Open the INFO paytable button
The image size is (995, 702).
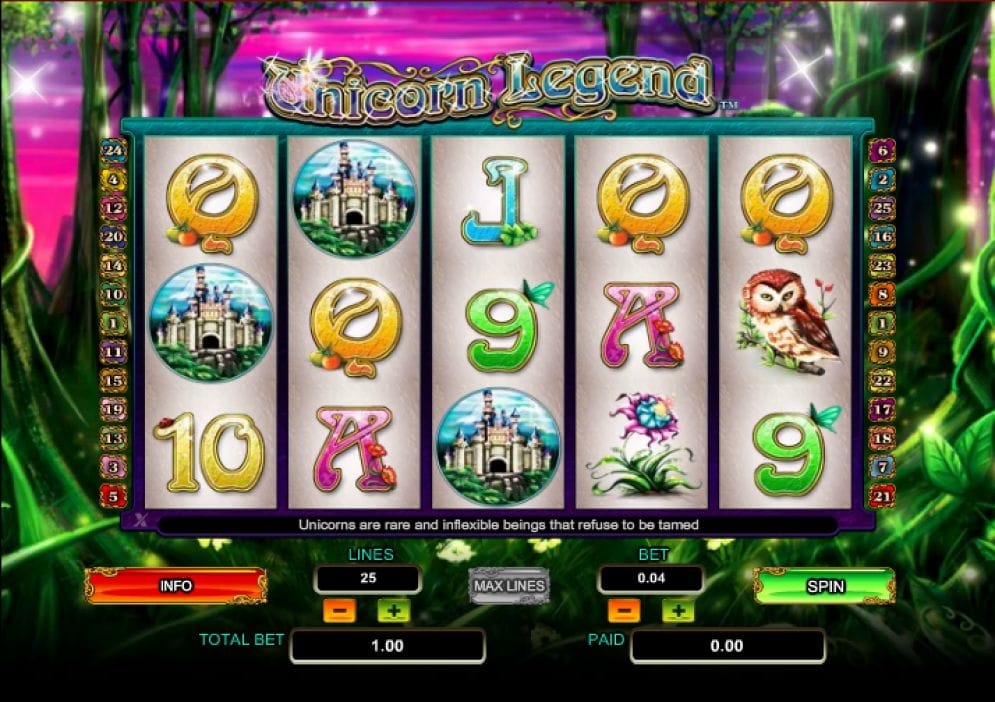[x=176, y=586]
